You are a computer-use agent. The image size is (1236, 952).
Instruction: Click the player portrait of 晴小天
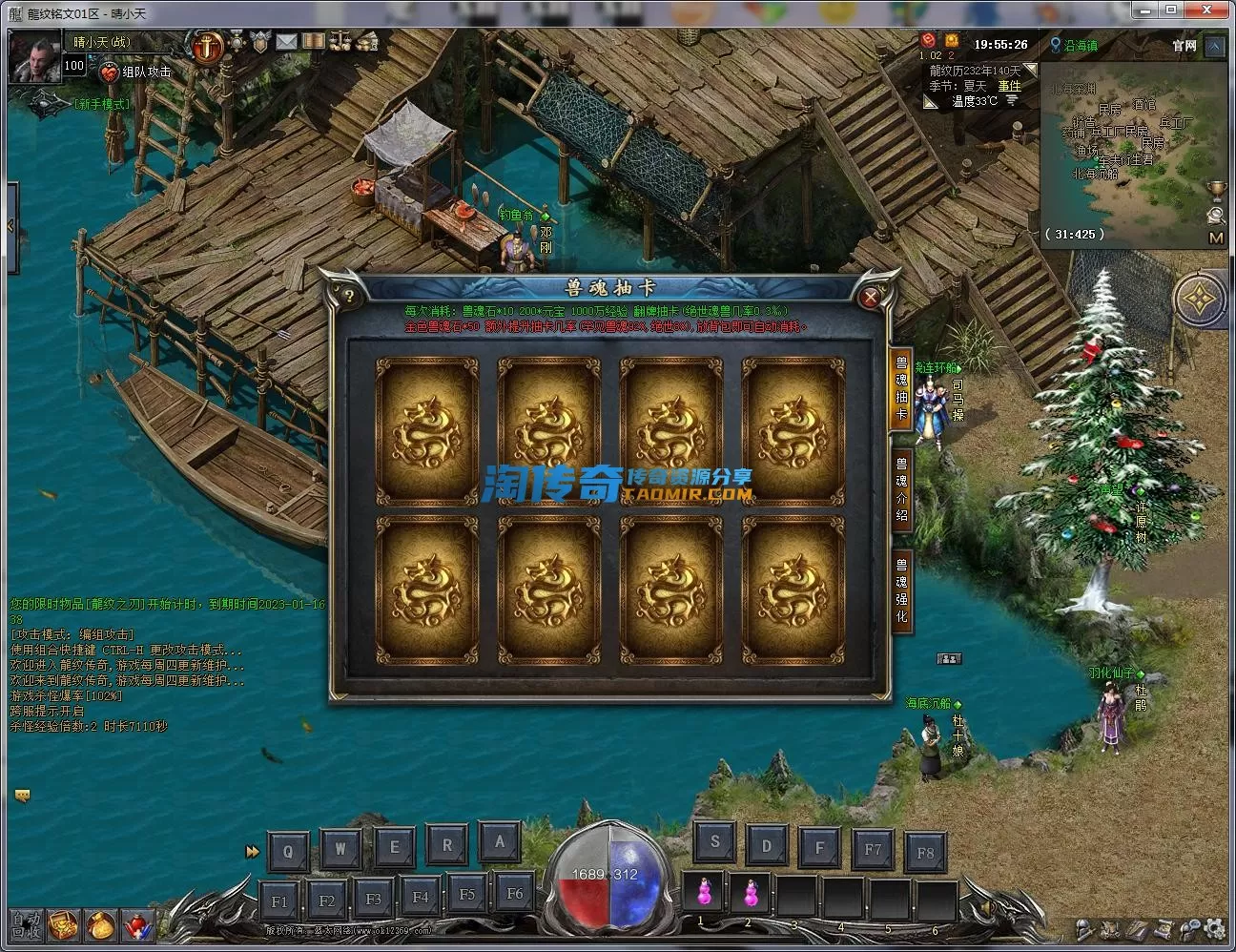34,59
